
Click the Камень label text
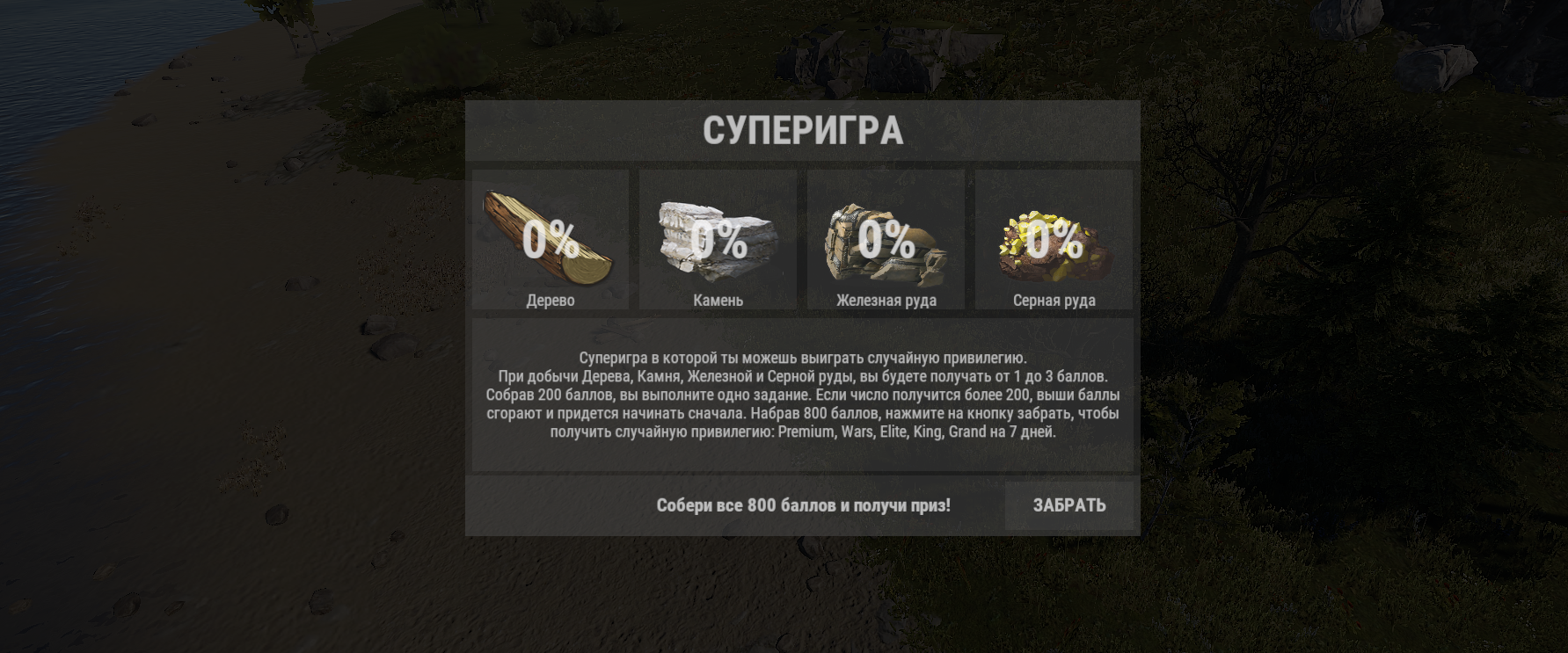point(718,300)
